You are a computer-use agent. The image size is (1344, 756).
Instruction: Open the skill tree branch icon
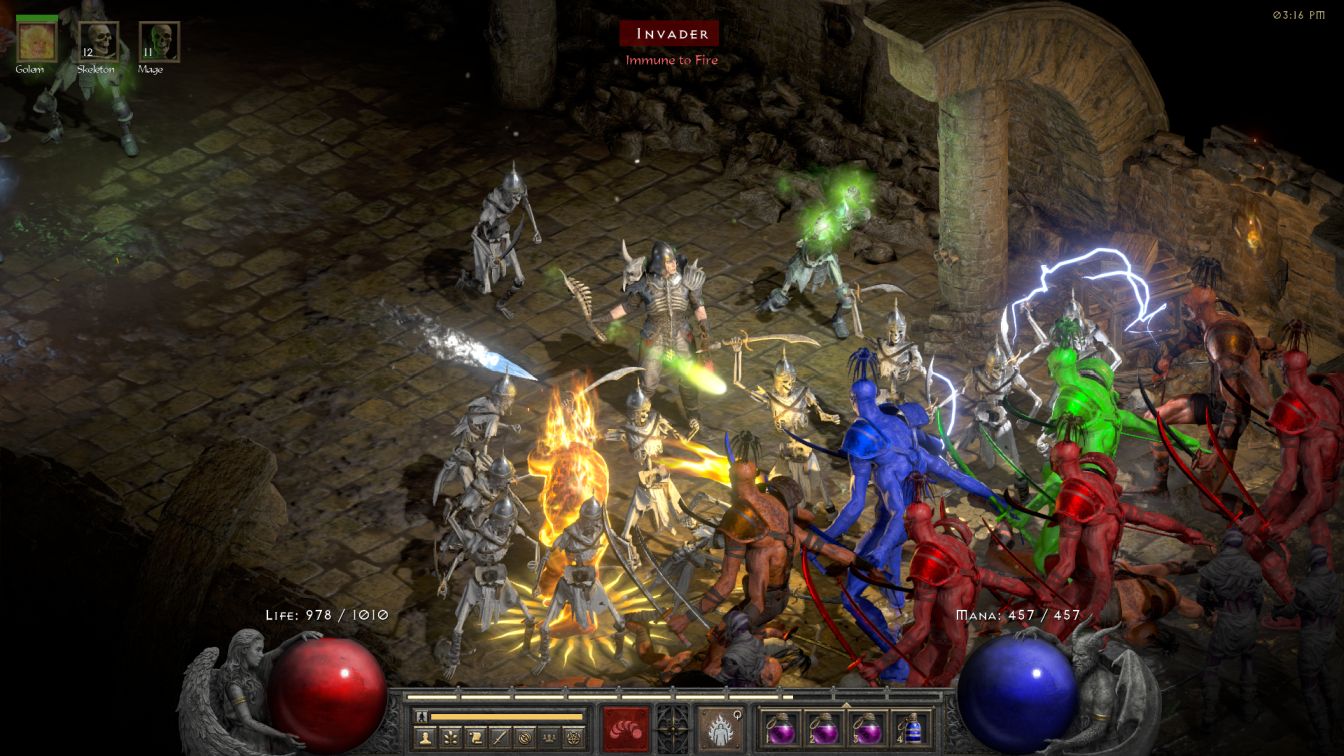[452, 738]
